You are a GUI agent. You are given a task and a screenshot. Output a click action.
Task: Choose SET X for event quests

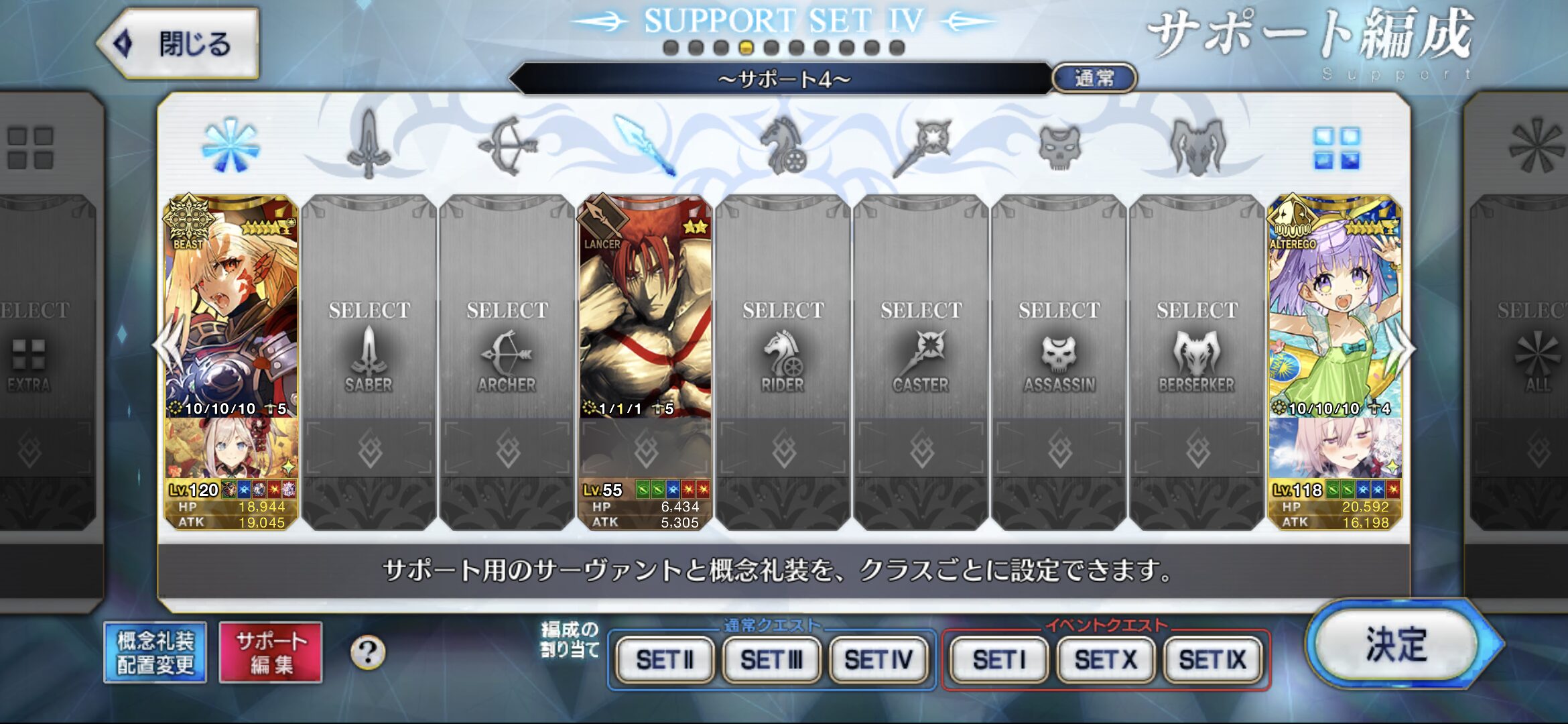[1106, 660]
